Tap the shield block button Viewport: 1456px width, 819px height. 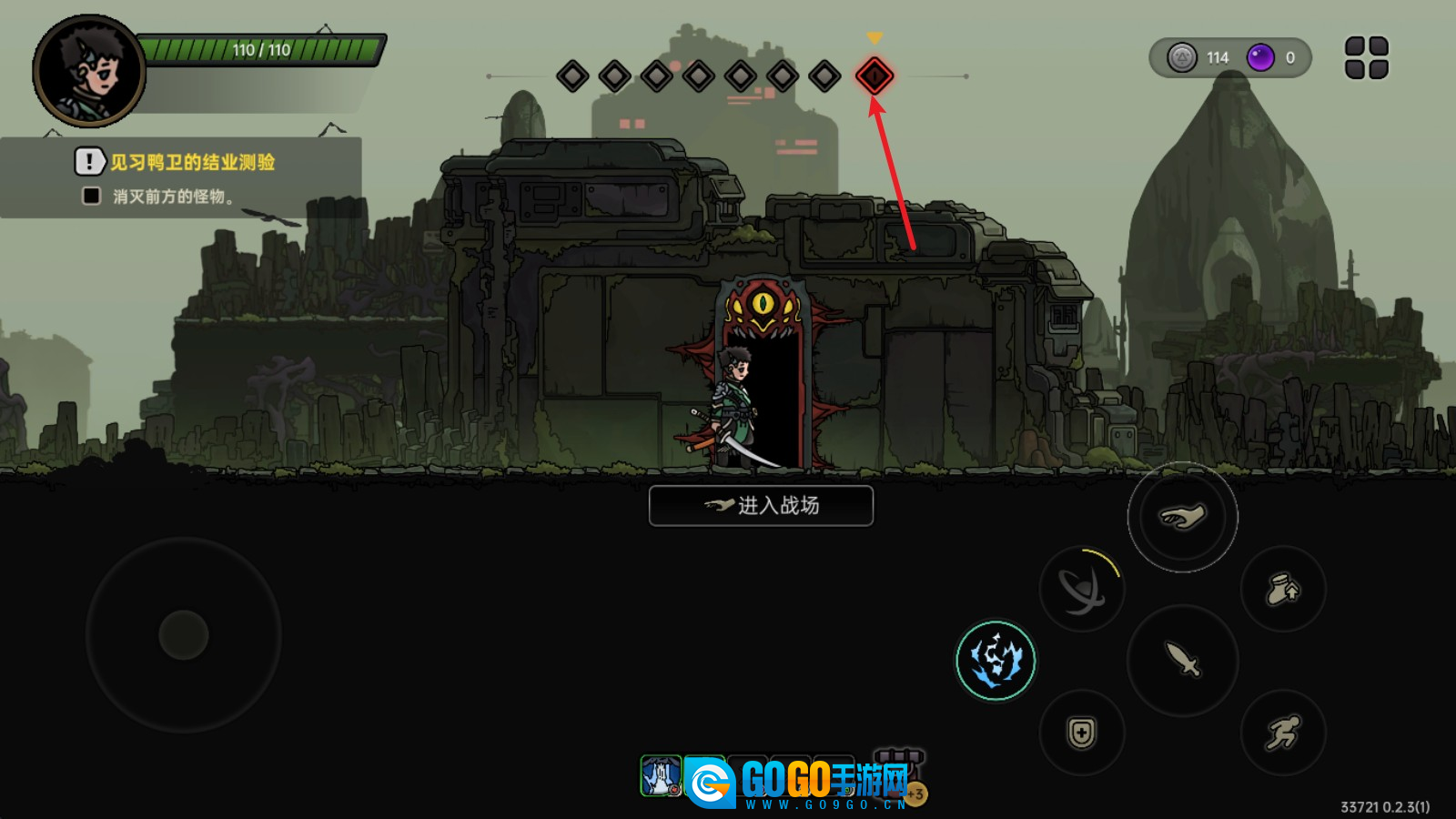pos(1081,733)
